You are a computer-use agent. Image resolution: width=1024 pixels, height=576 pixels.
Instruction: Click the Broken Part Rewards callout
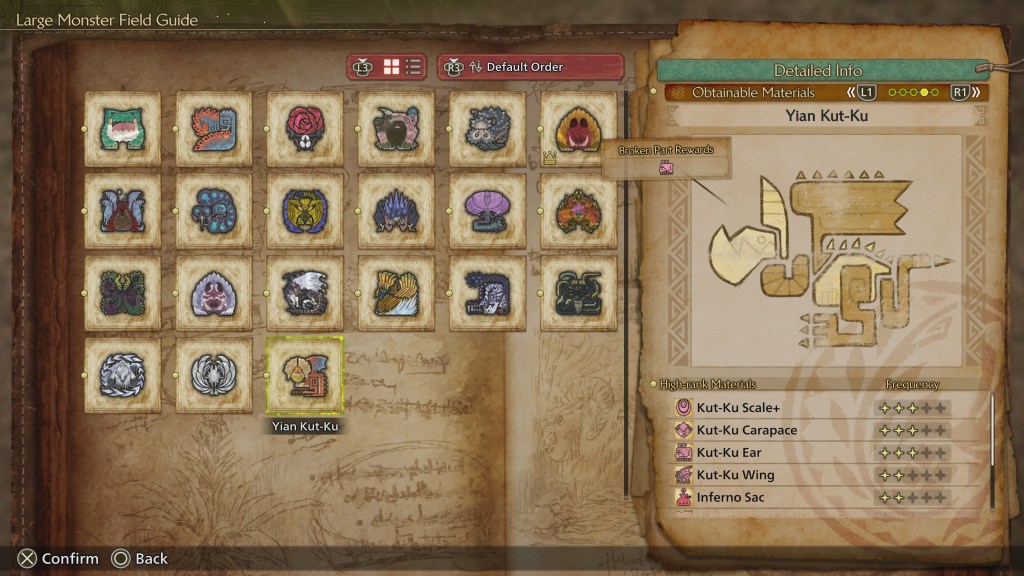pyautogui.click(x=665, y=159)
